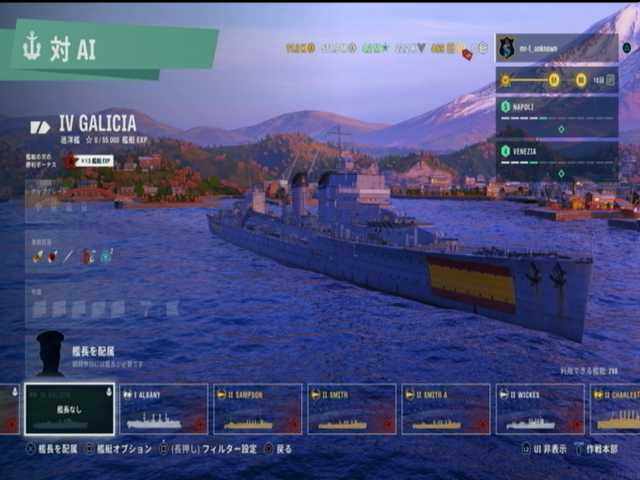Viewport: 640px width, 480px height.
Task: Select the I Albany ship card
Action: (163, 409)
